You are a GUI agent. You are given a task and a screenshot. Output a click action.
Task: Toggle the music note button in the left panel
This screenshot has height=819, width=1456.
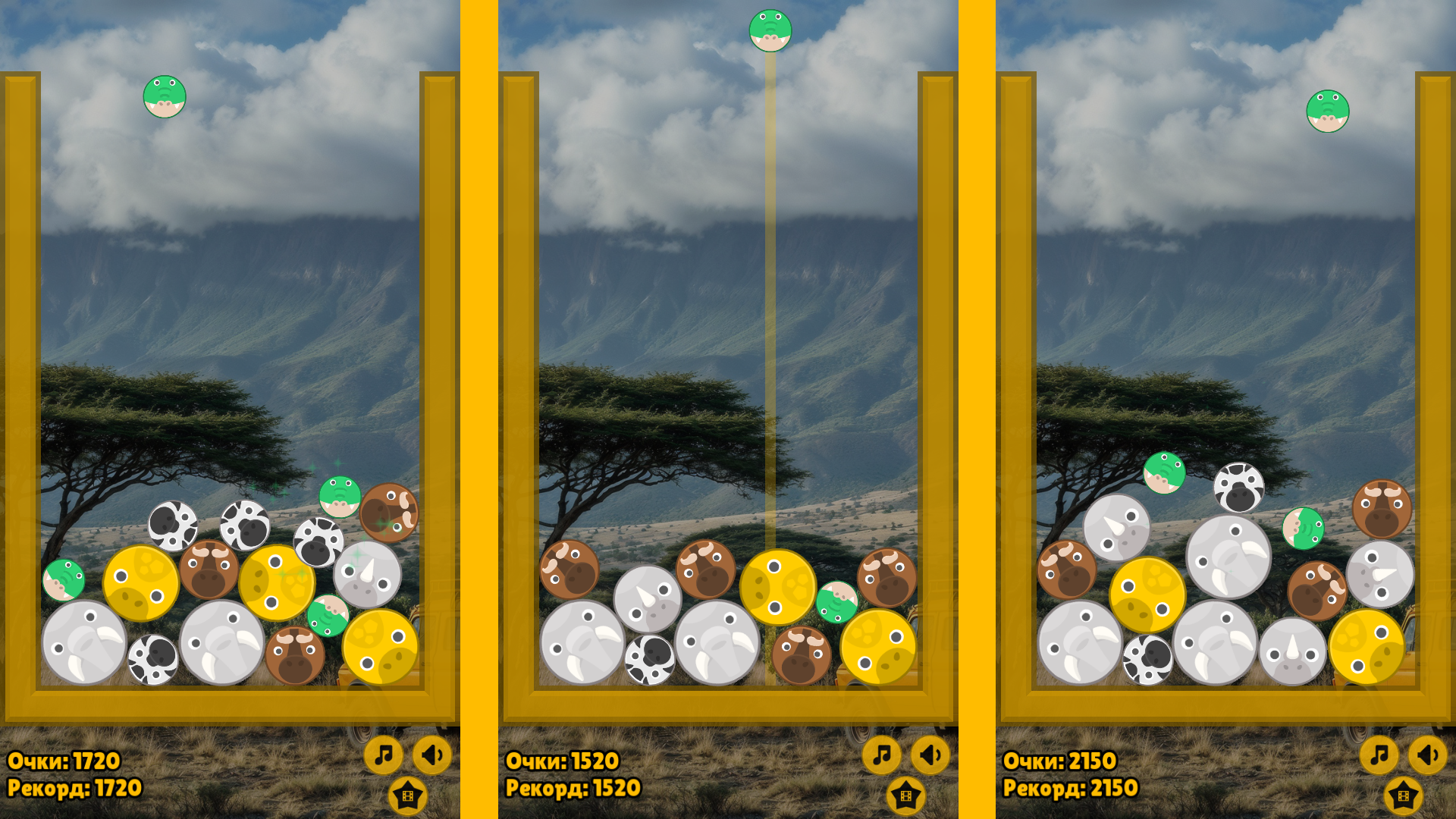pos(384,755)
